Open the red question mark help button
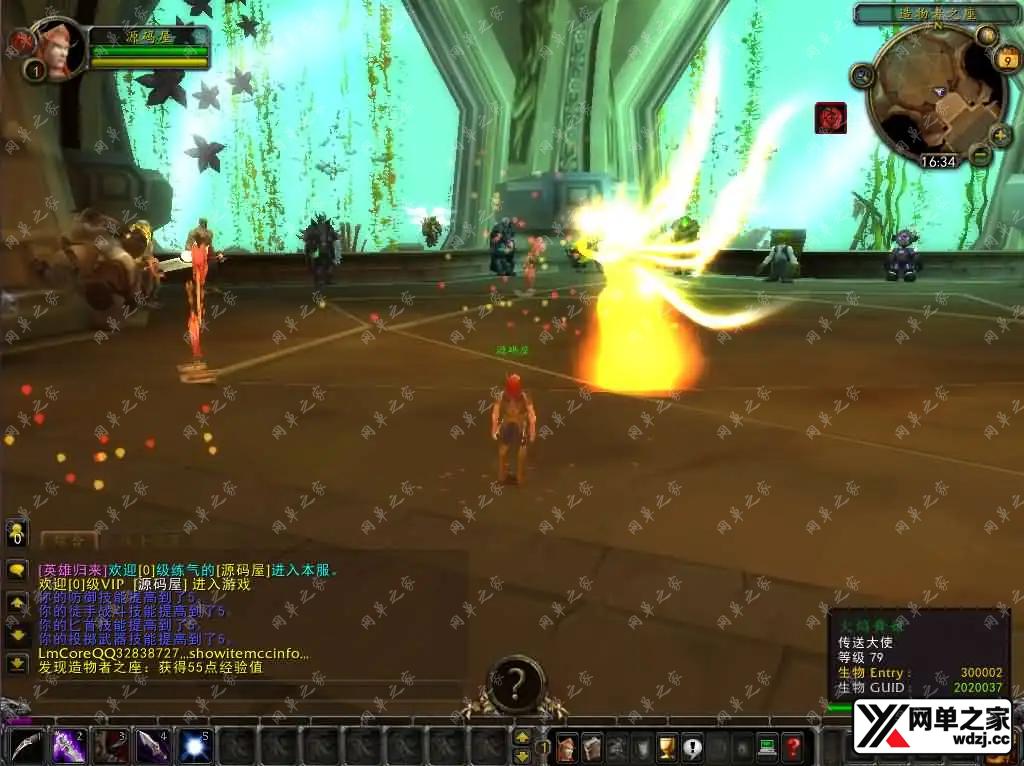This screenshot has width=1024, height=766. (792, 746)
